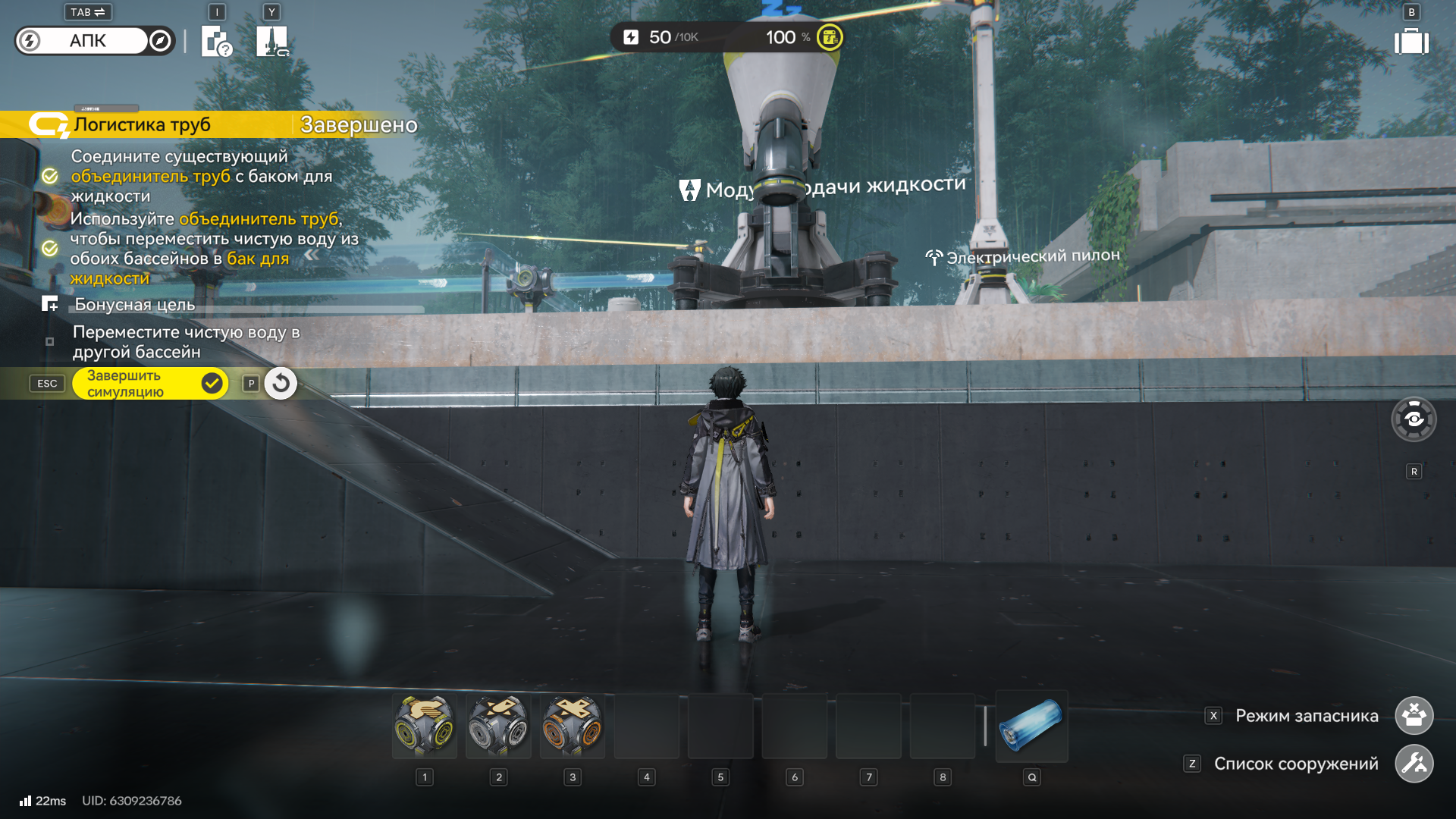Screen dimensions: 1456x819
Task: Open the blueprint help icon
Action: click(216, 41)
